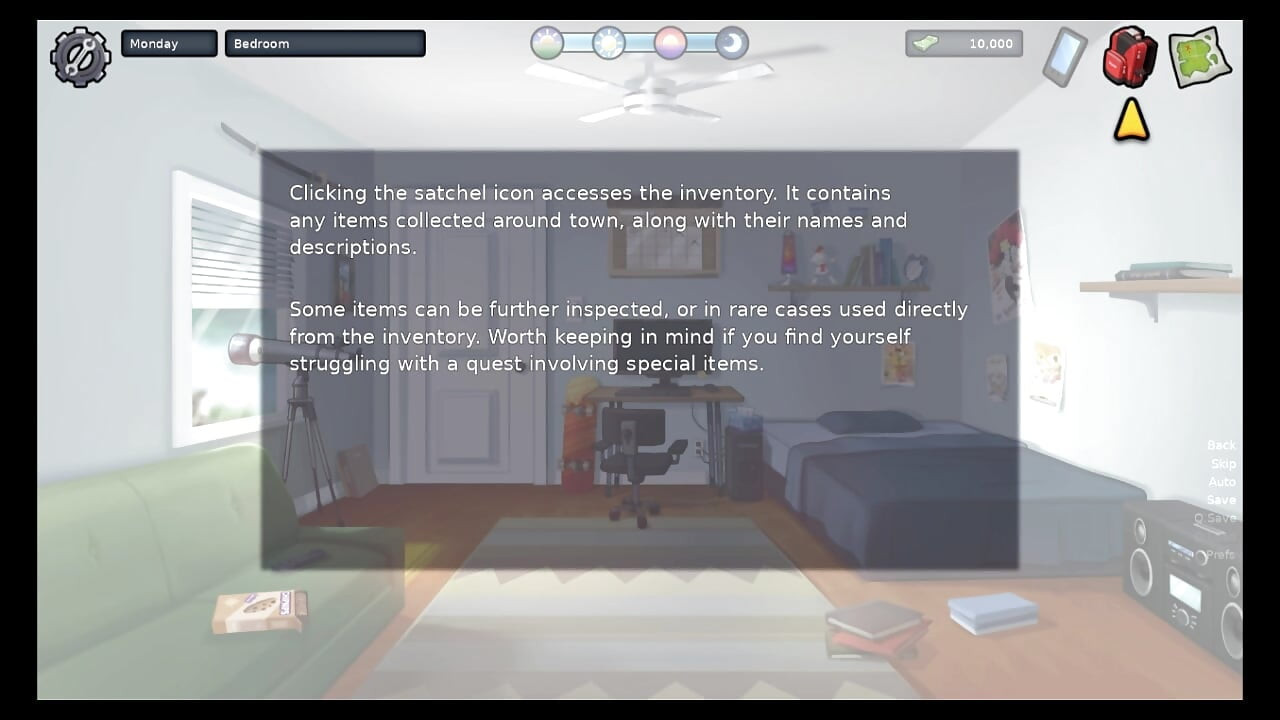The width and height of the screenshot is (1280, 720).
Task: Open the Prefs menu
Action: pos(1221,553)
